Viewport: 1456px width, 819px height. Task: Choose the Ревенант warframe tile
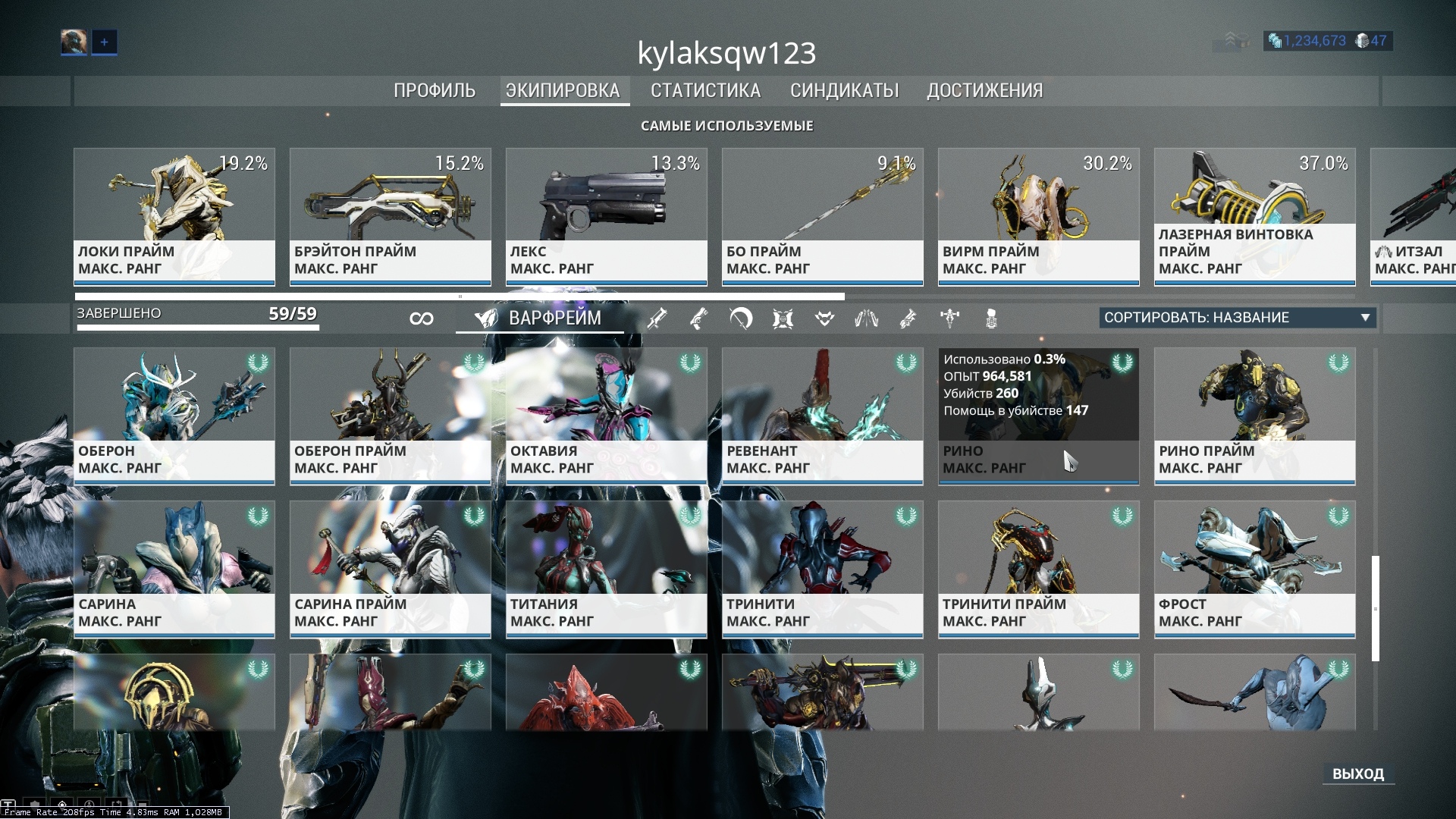pyautogui.click(x=823, y=416)
